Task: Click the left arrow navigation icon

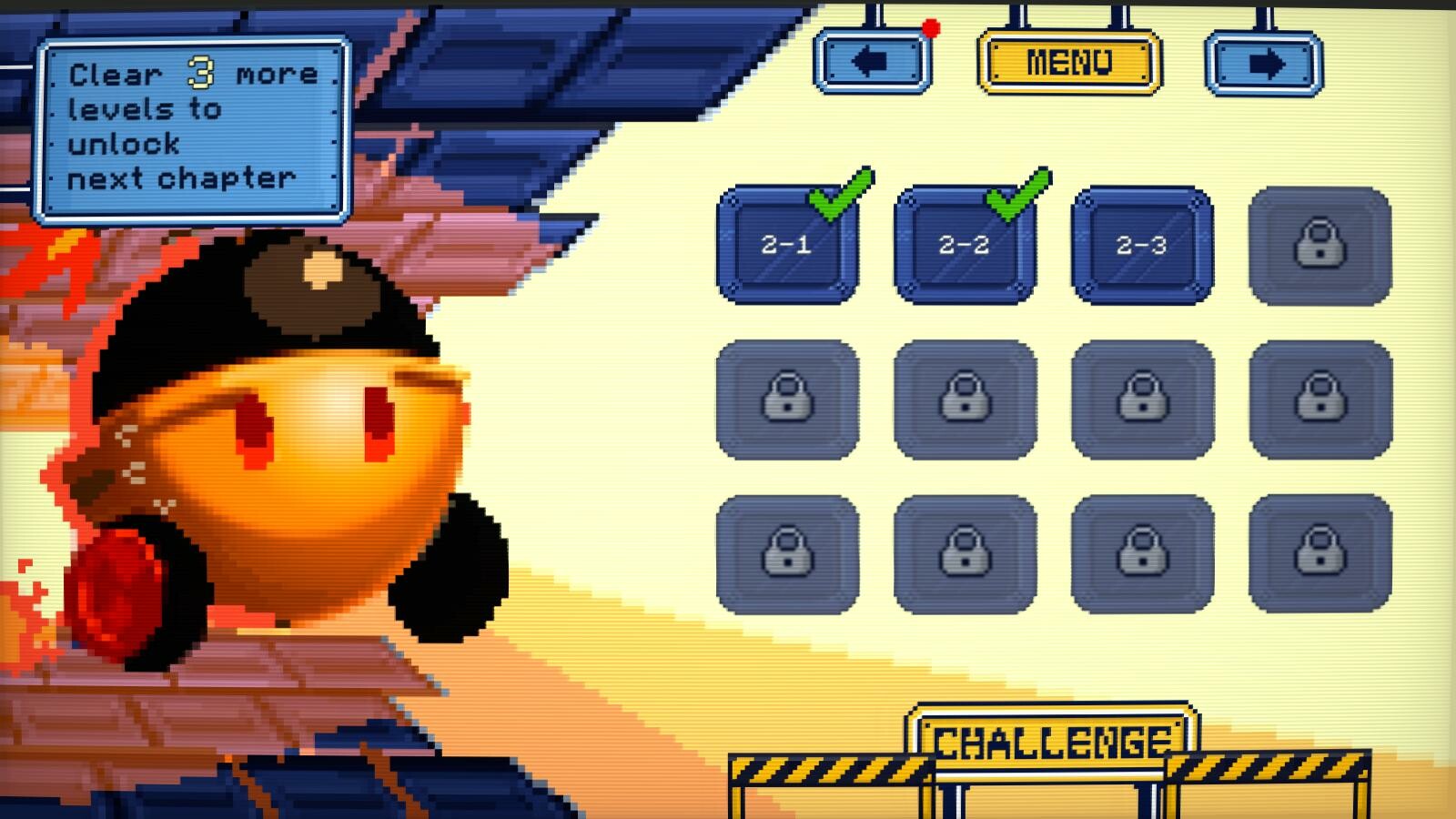Action: click(x=869, y=61)
